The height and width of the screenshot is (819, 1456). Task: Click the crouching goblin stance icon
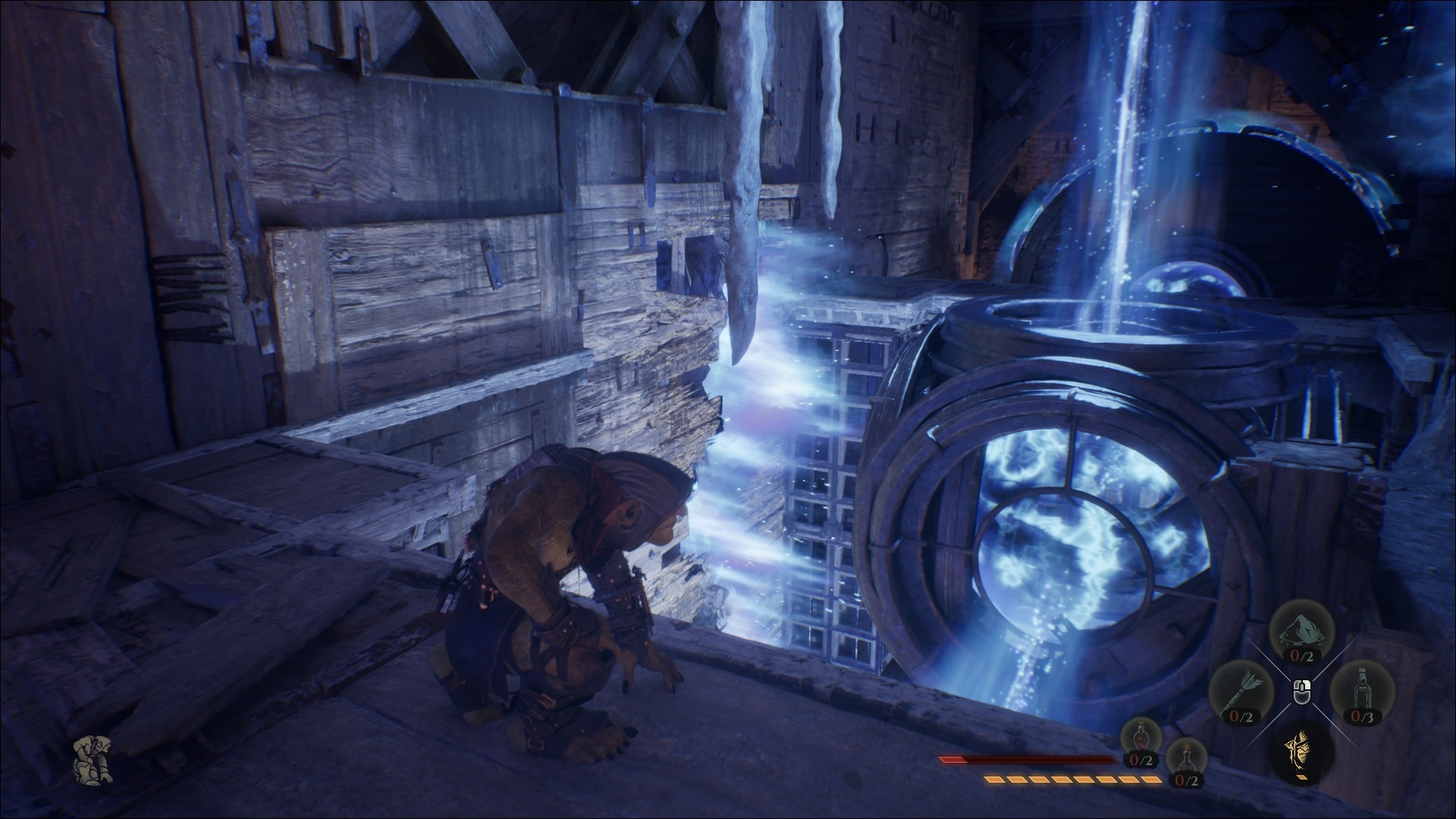[91, 758]
